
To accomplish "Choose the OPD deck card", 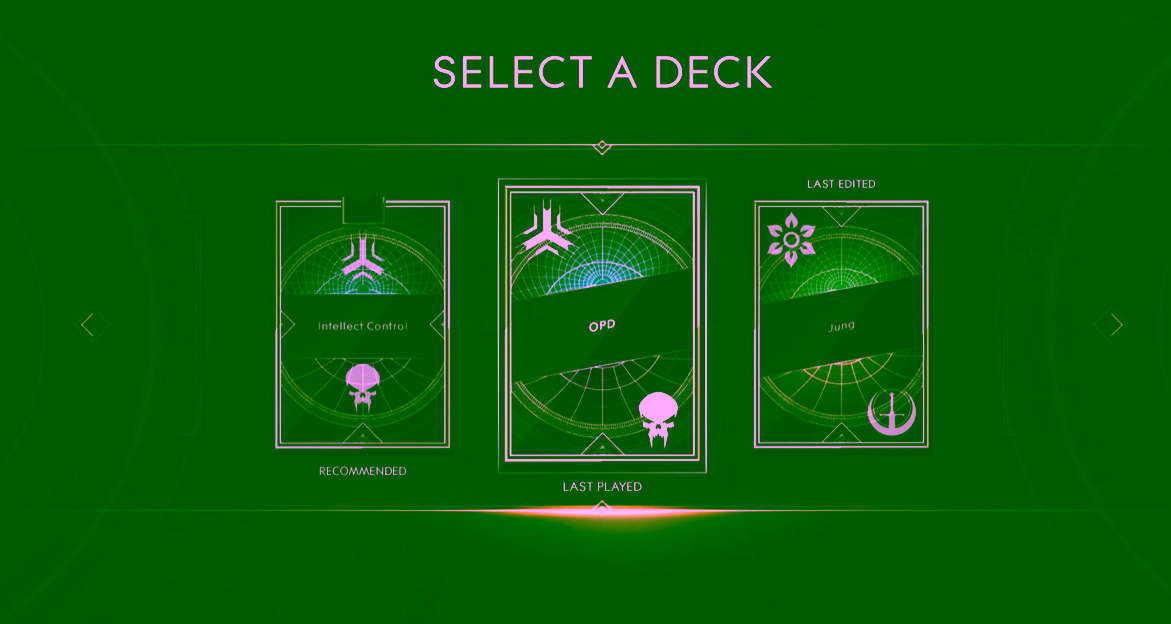I will (601, 326).
